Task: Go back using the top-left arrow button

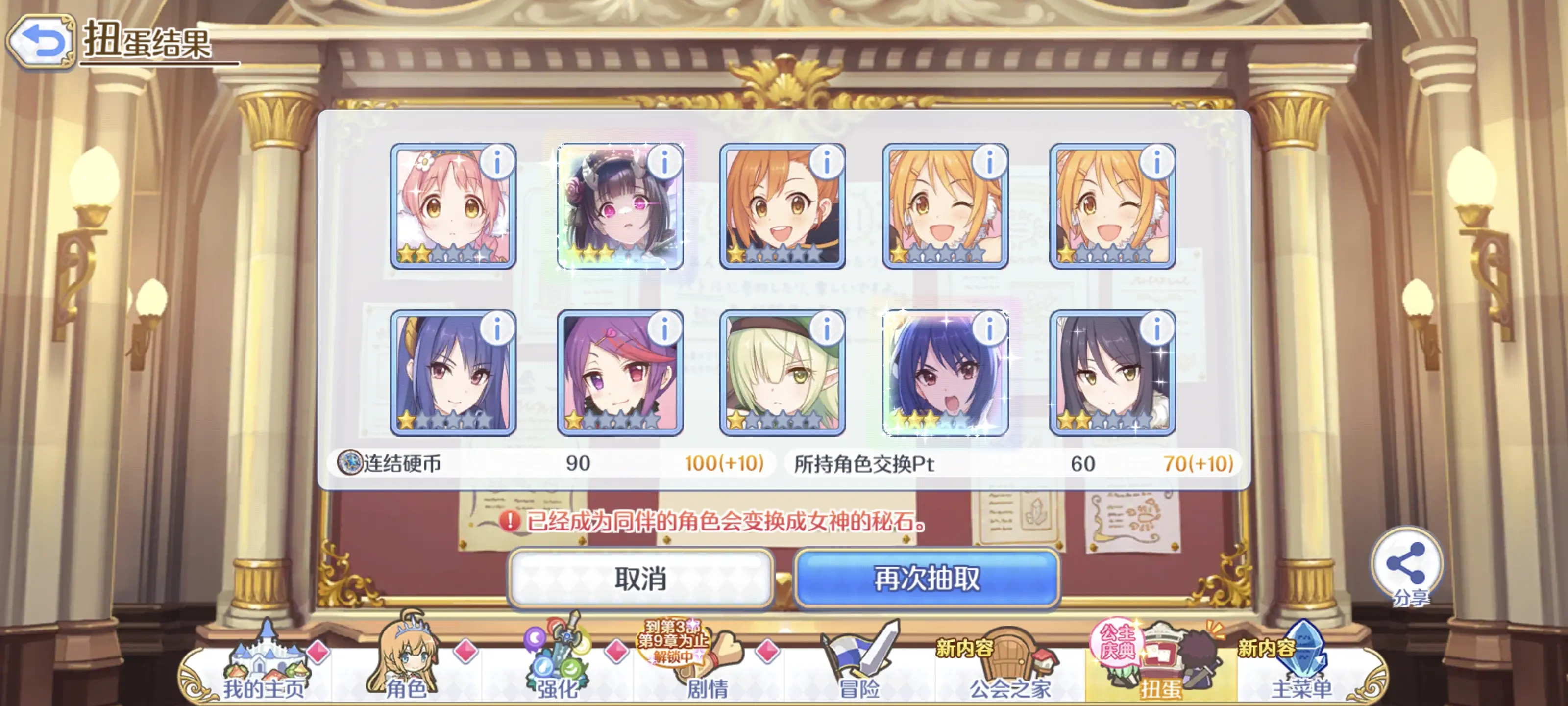Action: 40,41
